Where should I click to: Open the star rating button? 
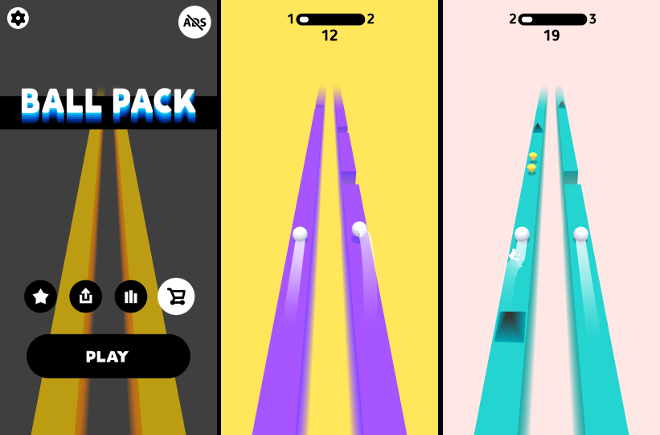(41, 296)
